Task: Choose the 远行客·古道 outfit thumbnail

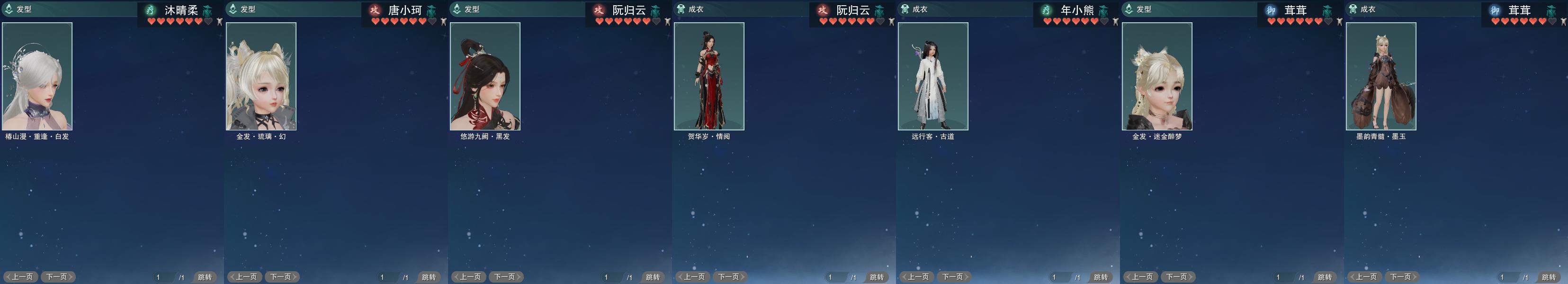Action: click(933, 76)
